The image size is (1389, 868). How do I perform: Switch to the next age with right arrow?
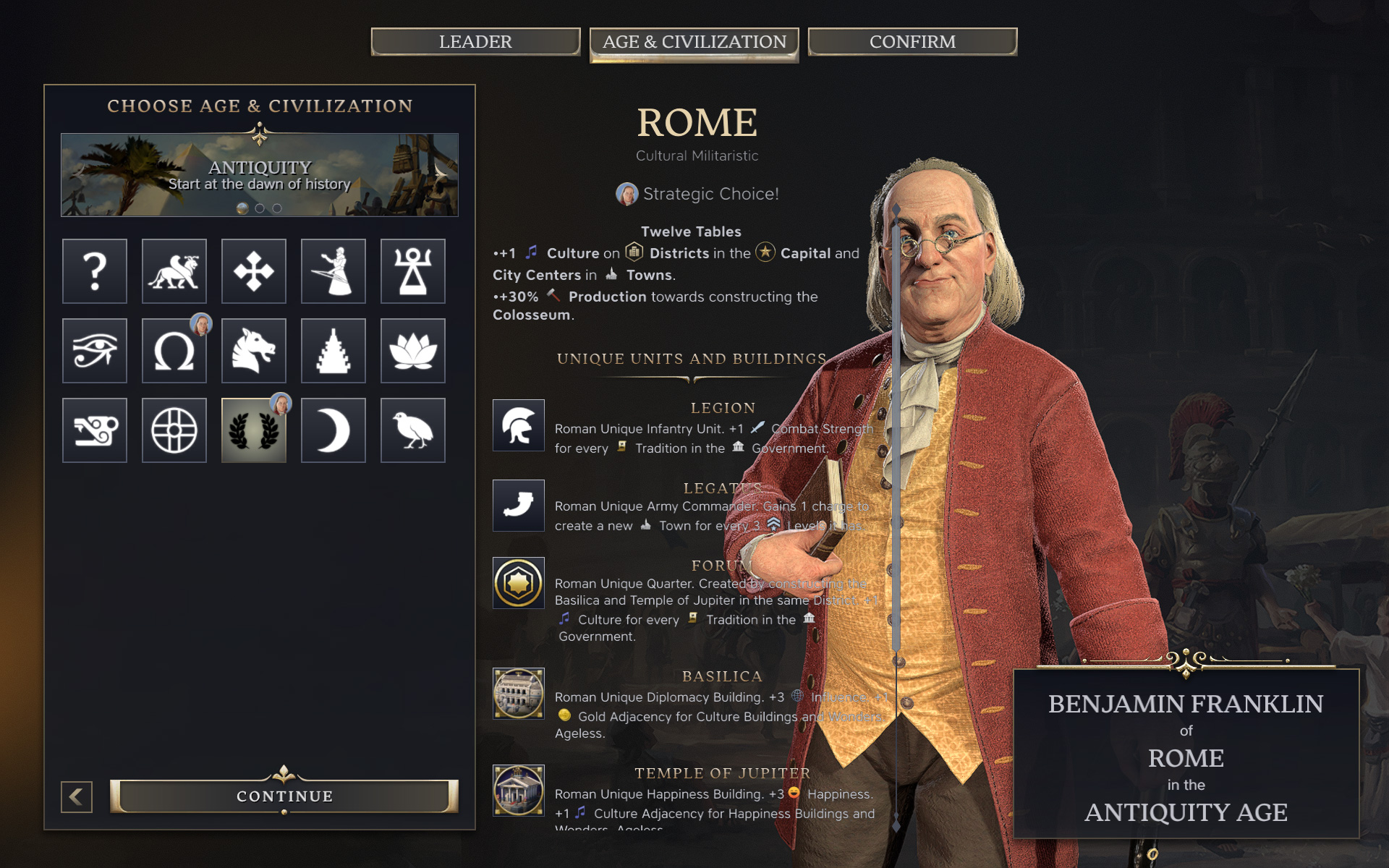pos(441,172)
